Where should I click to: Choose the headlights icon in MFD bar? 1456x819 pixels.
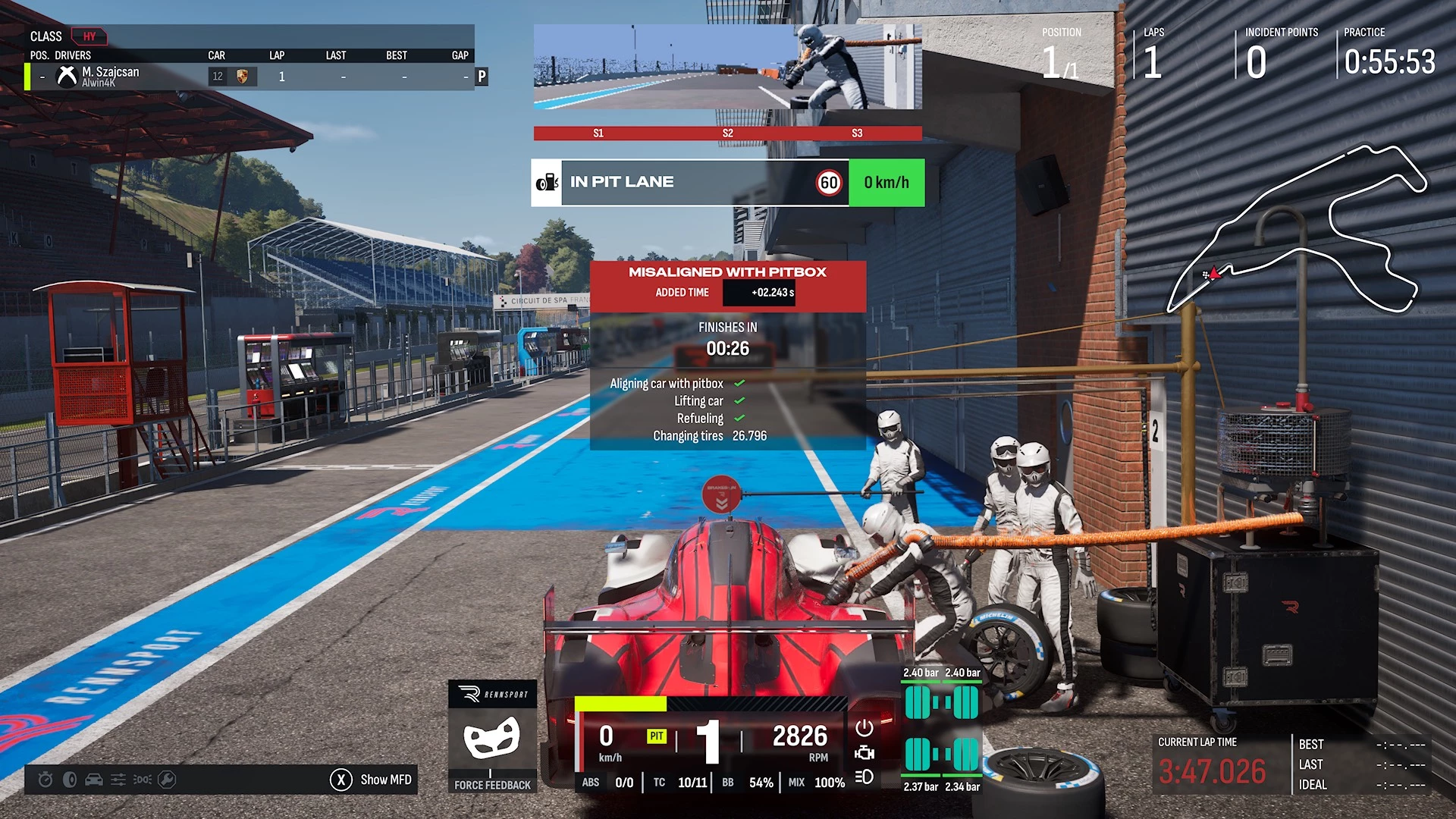tap(143, 780)
